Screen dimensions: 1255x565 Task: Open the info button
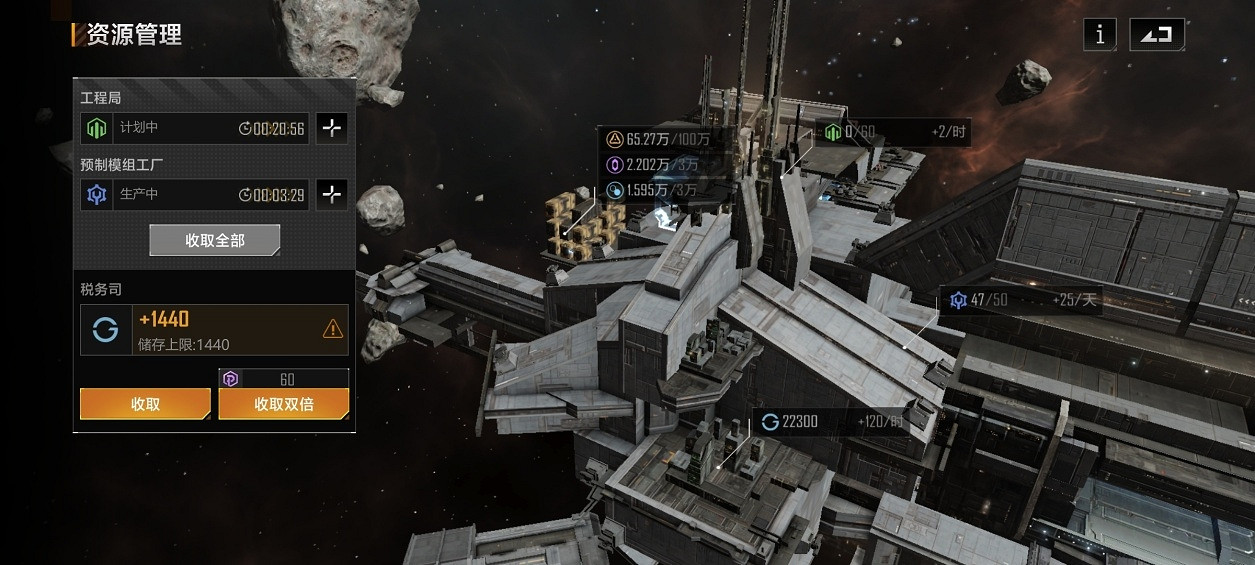(x=1100, y=35)
